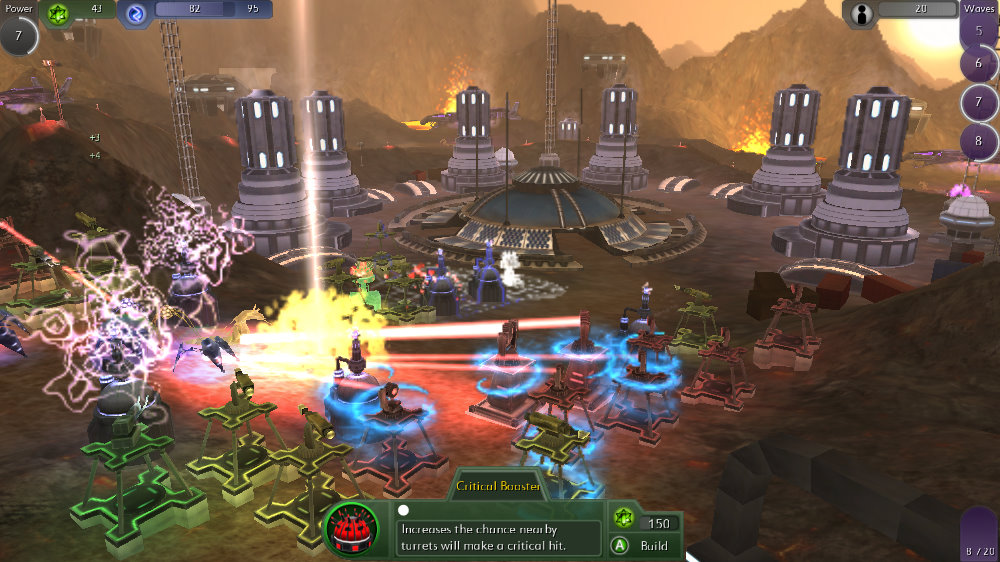This screenshot has height=562, width=1000.
Task: Select the wave 5 indicator
Action: 977,30
